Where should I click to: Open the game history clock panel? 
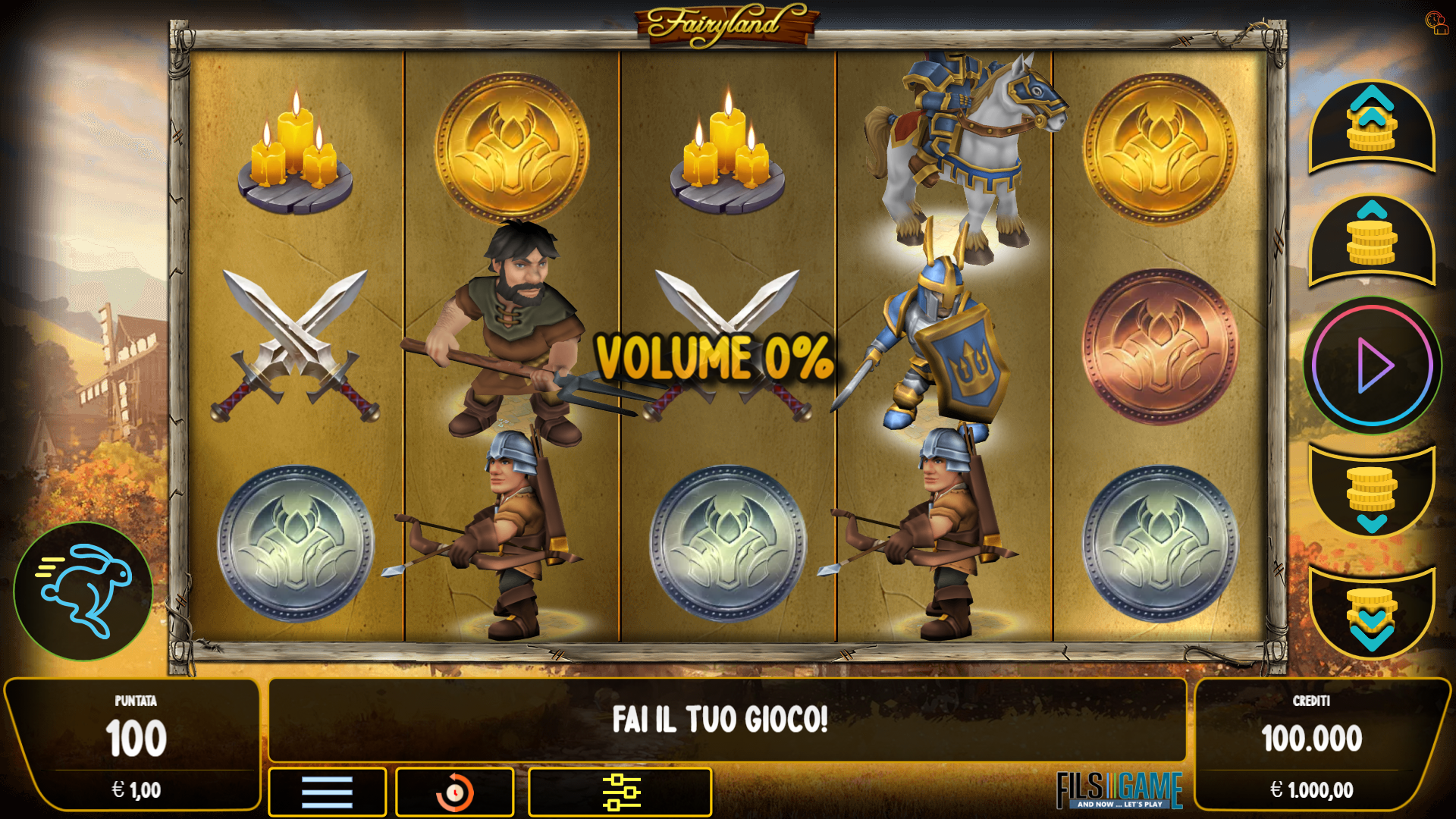point(454,792)
